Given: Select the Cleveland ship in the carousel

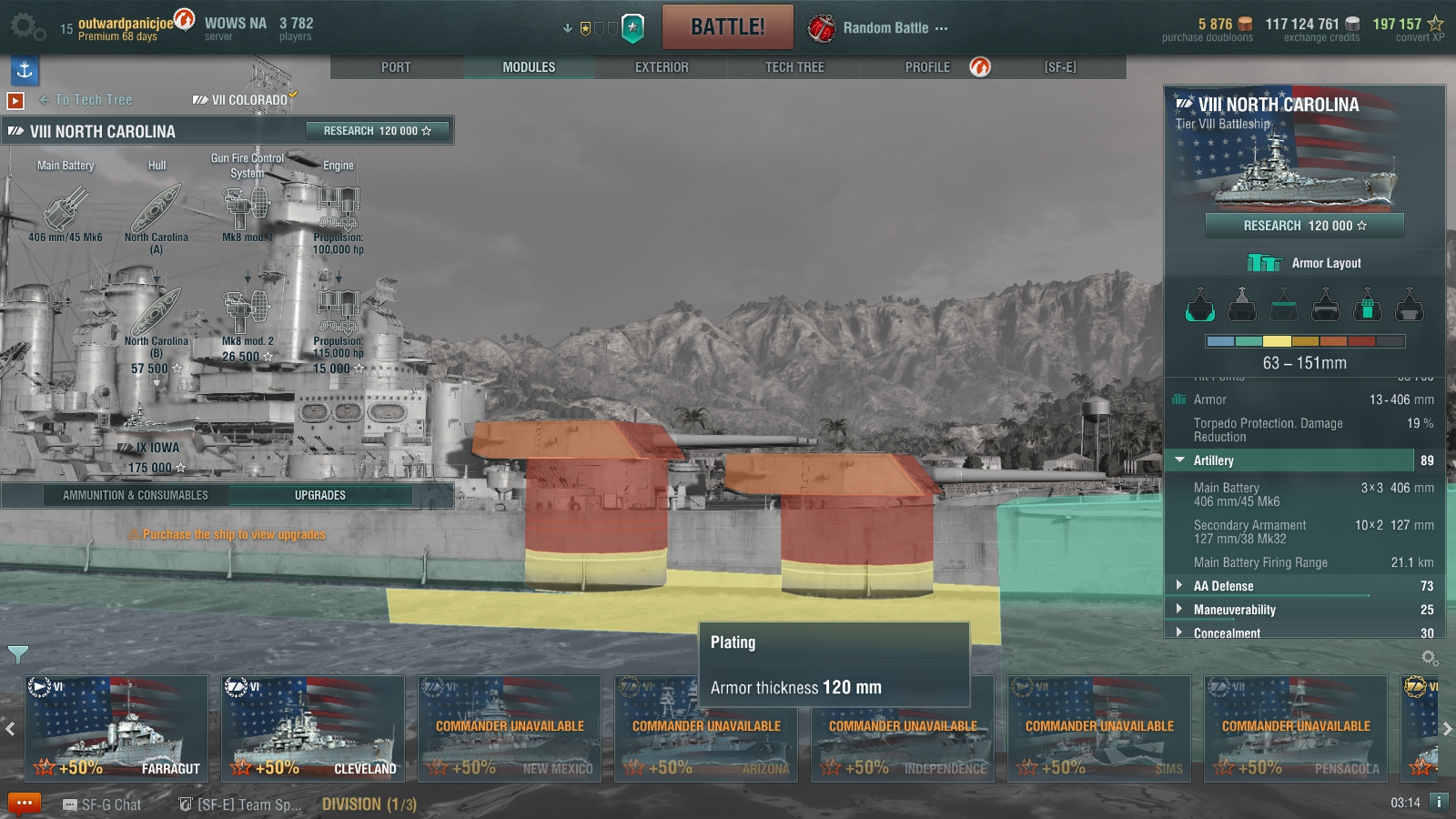Looking at the screenshot, I should 313,728.
